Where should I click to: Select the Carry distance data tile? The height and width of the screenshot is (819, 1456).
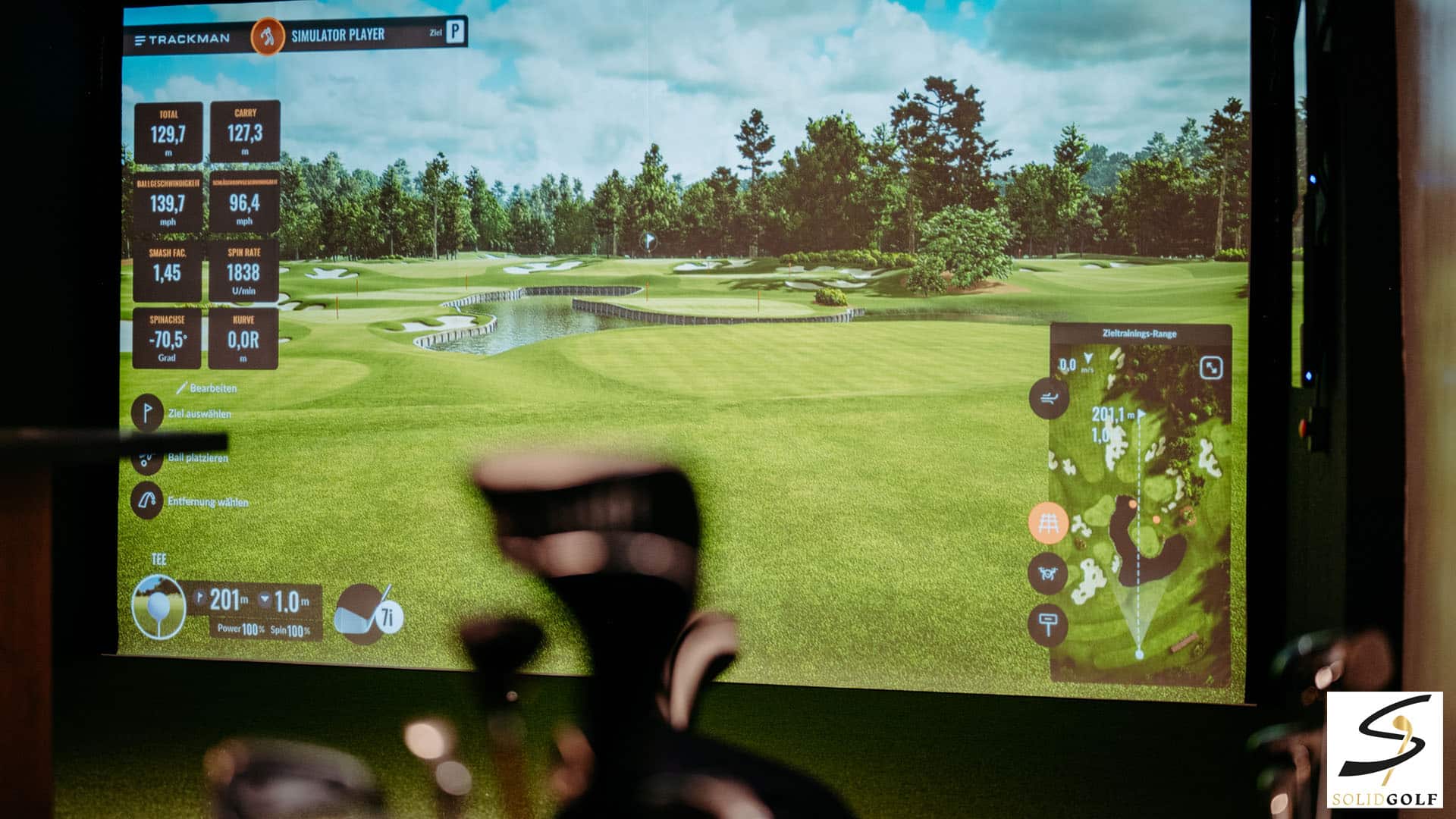tap(245, 132)
